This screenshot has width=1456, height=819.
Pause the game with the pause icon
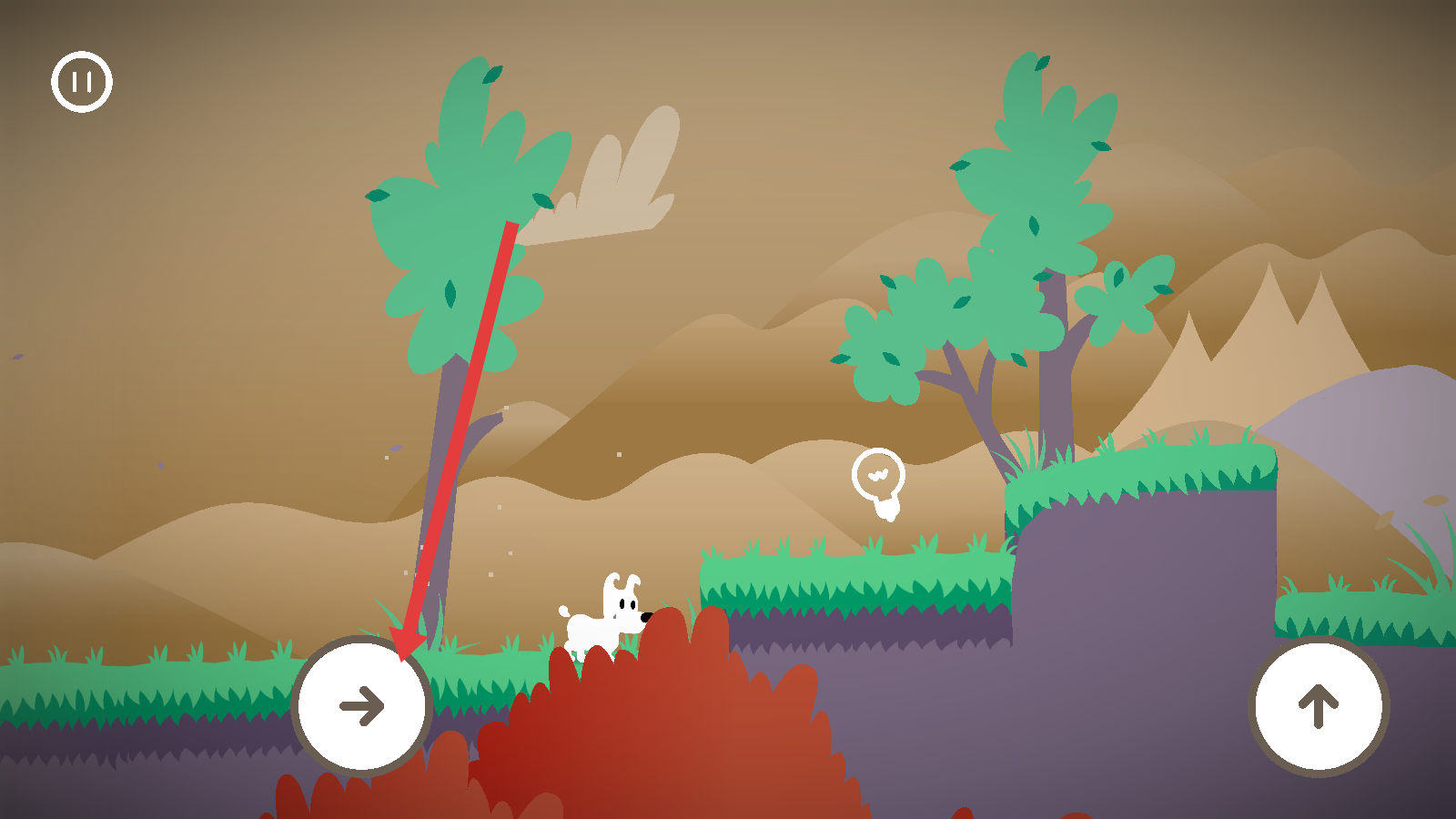coord(82,82)
